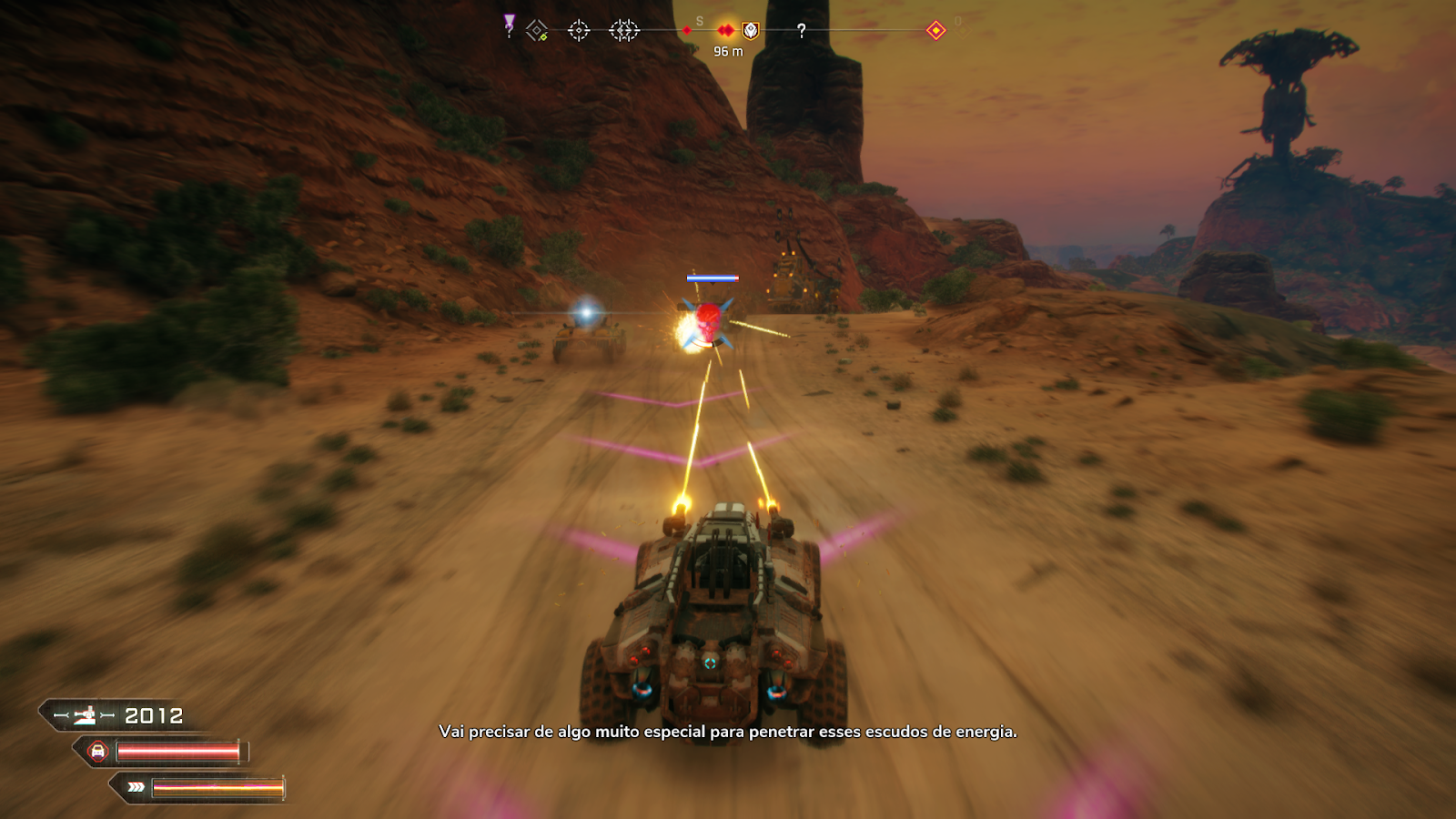The width and height of the screenshot is (1456, 819).
Task: Click the red double-diamond active objective marker
Action: 725,30
